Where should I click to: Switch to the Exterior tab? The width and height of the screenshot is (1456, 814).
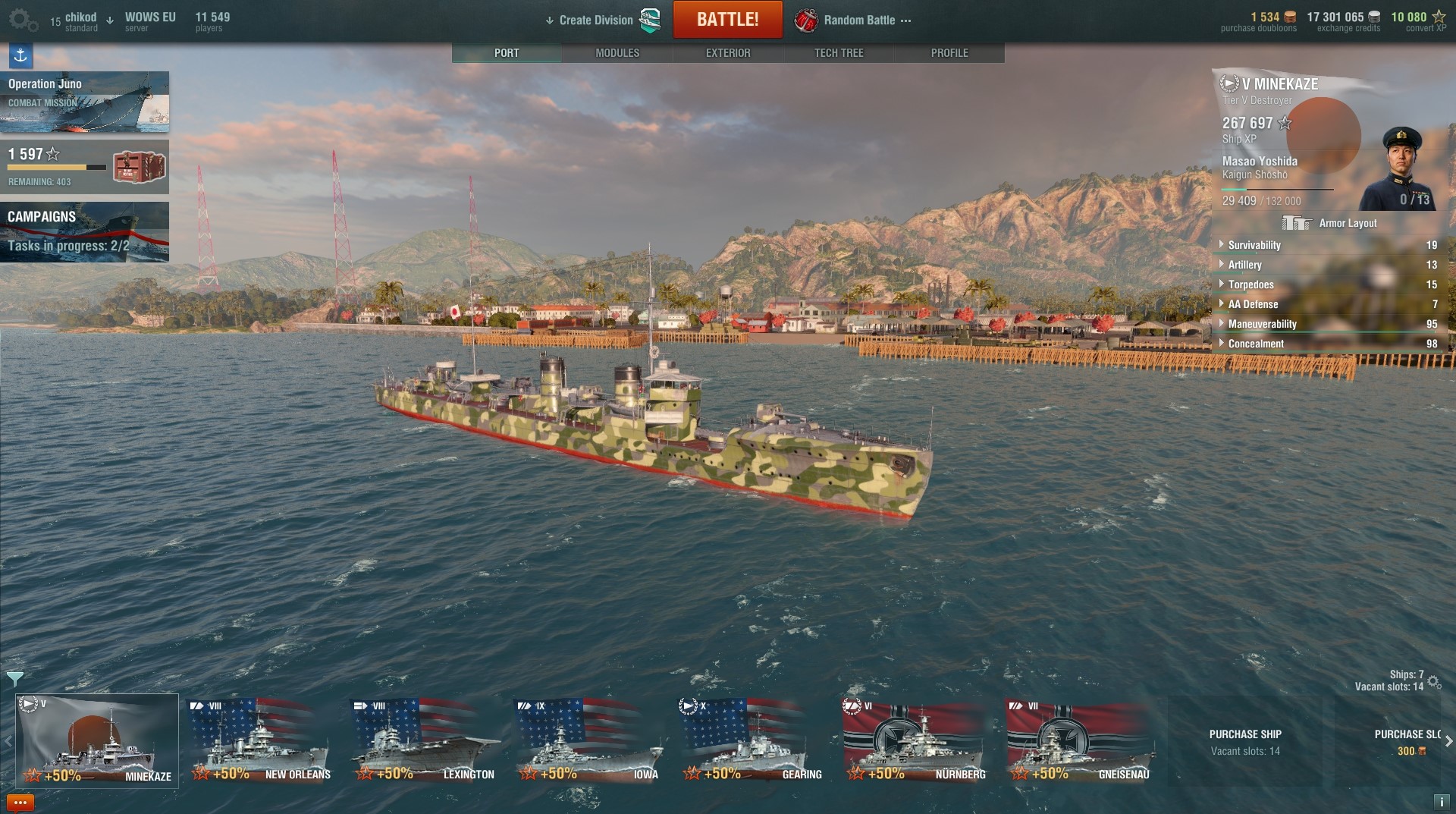(728, 53)
